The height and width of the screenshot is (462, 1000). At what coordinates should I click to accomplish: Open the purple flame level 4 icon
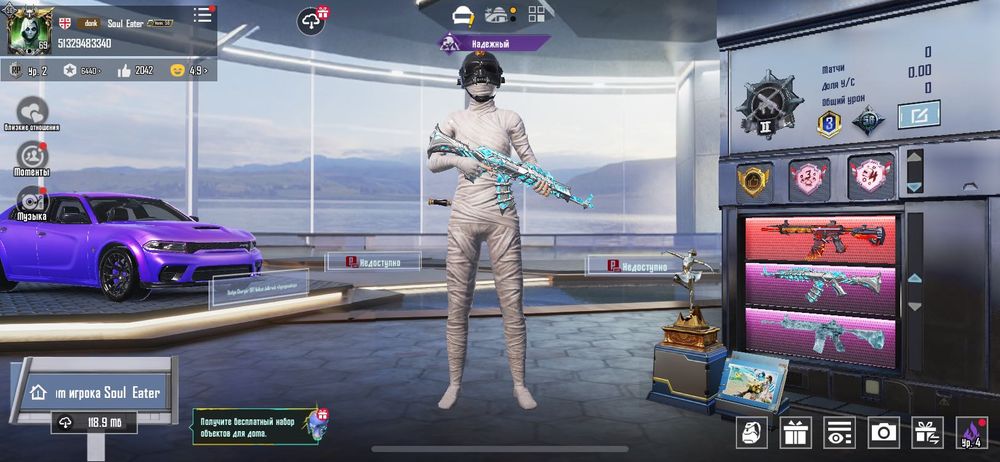(970, 432)
